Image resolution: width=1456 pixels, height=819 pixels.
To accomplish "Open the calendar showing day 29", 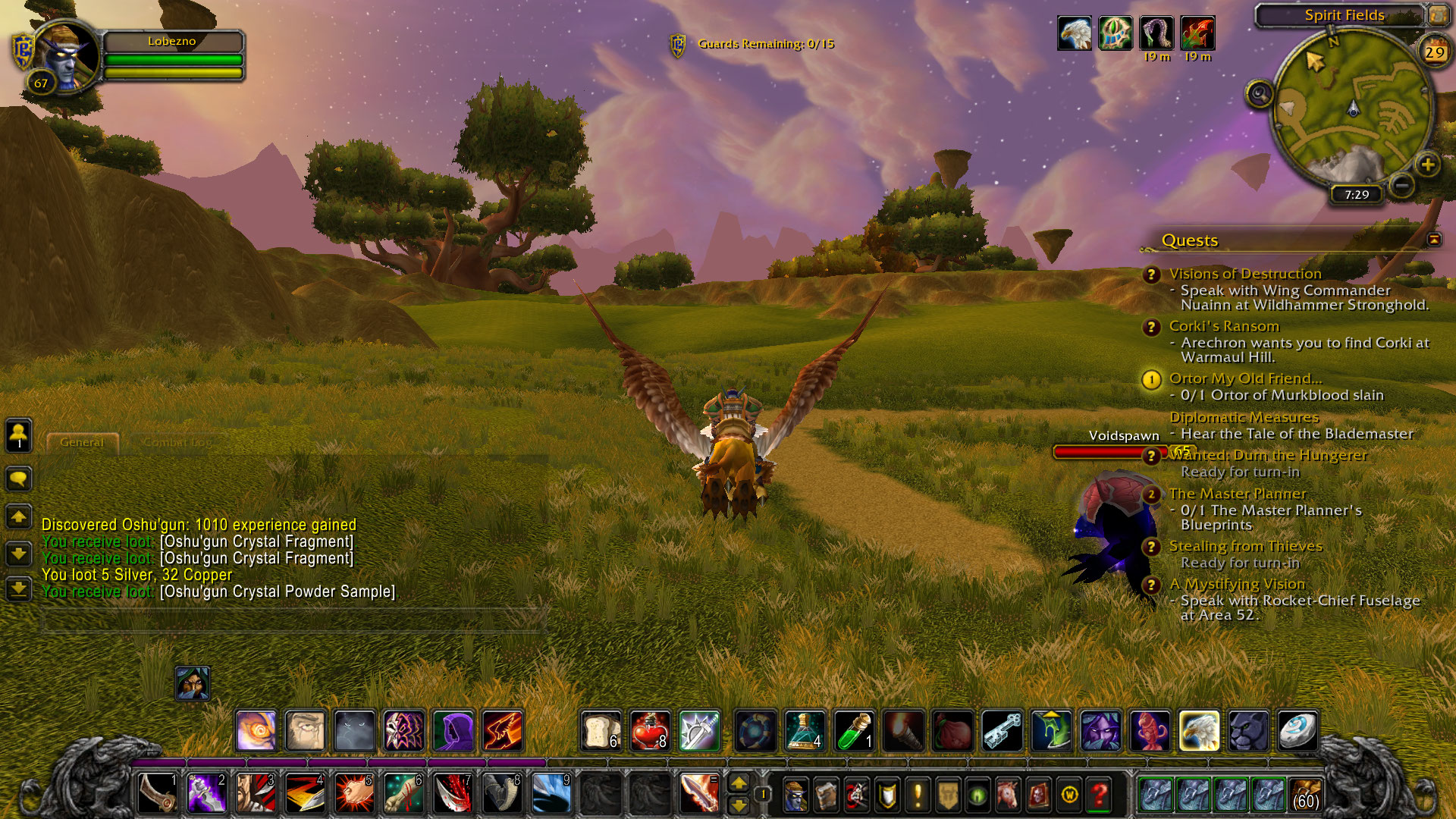I will (1433, 52).
